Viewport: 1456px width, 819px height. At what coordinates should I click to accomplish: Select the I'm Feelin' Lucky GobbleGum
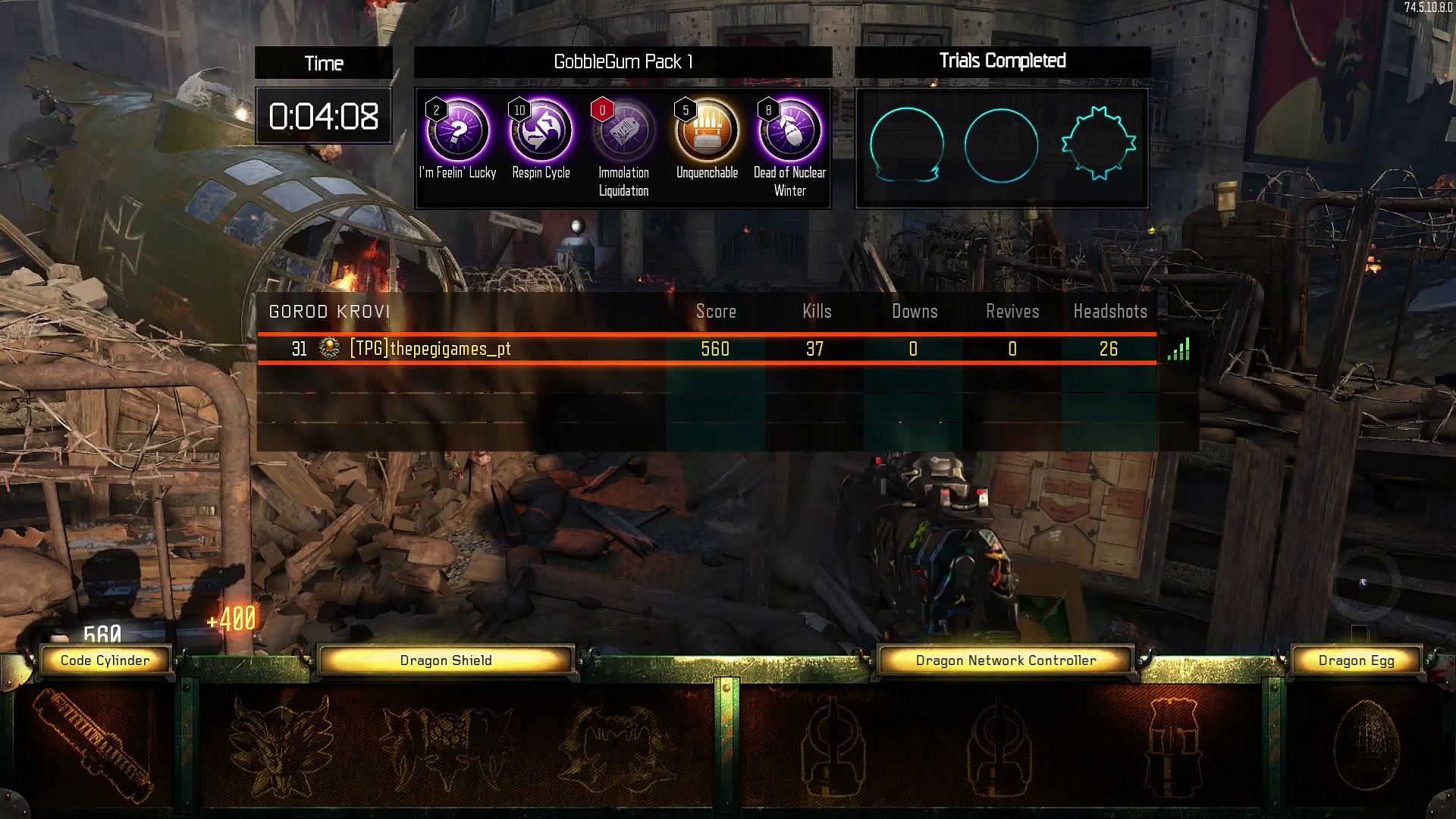[457, 131]
